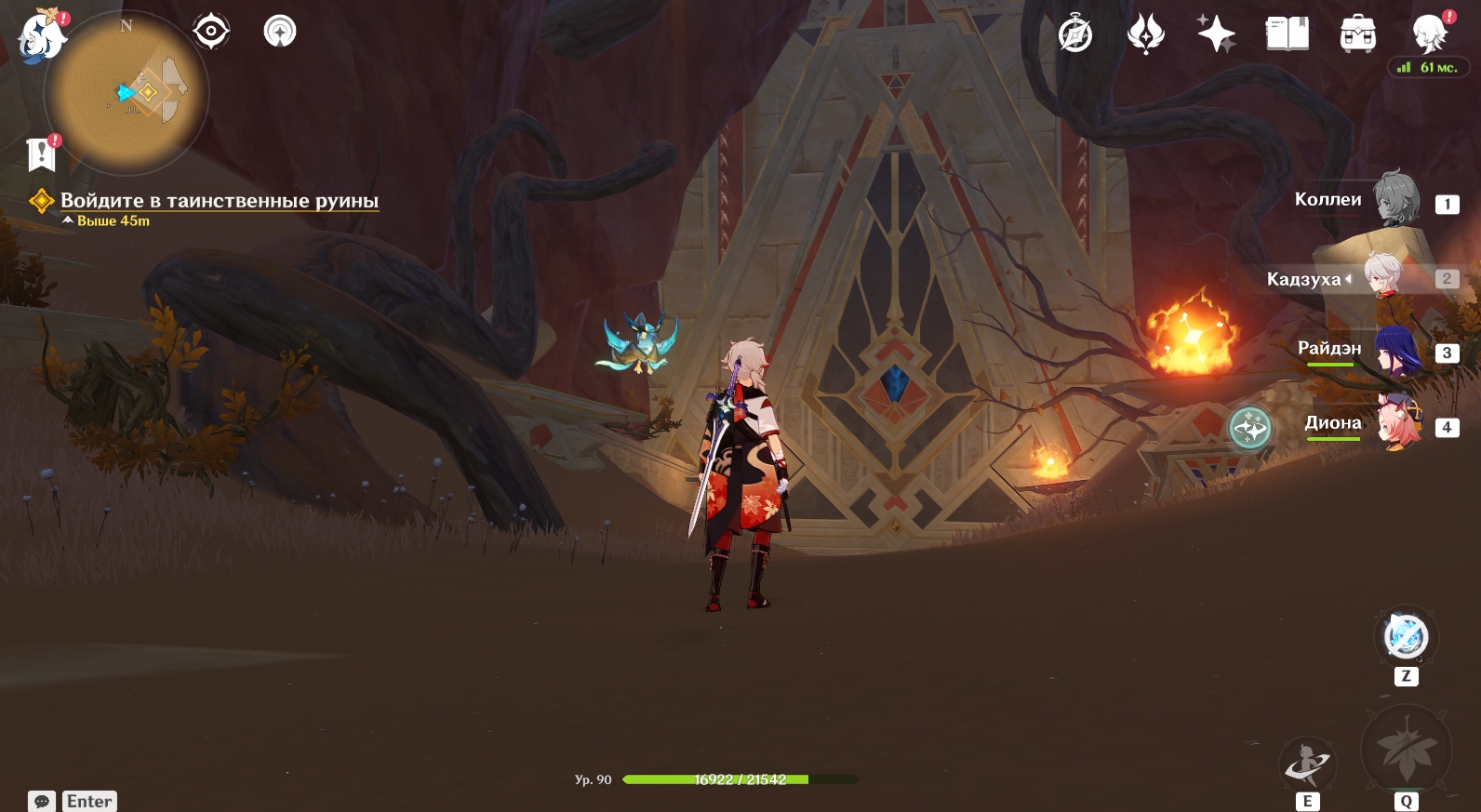Use the round blue gadget icon
The height and width of the screenshot is (812, 1481).
1406,637
